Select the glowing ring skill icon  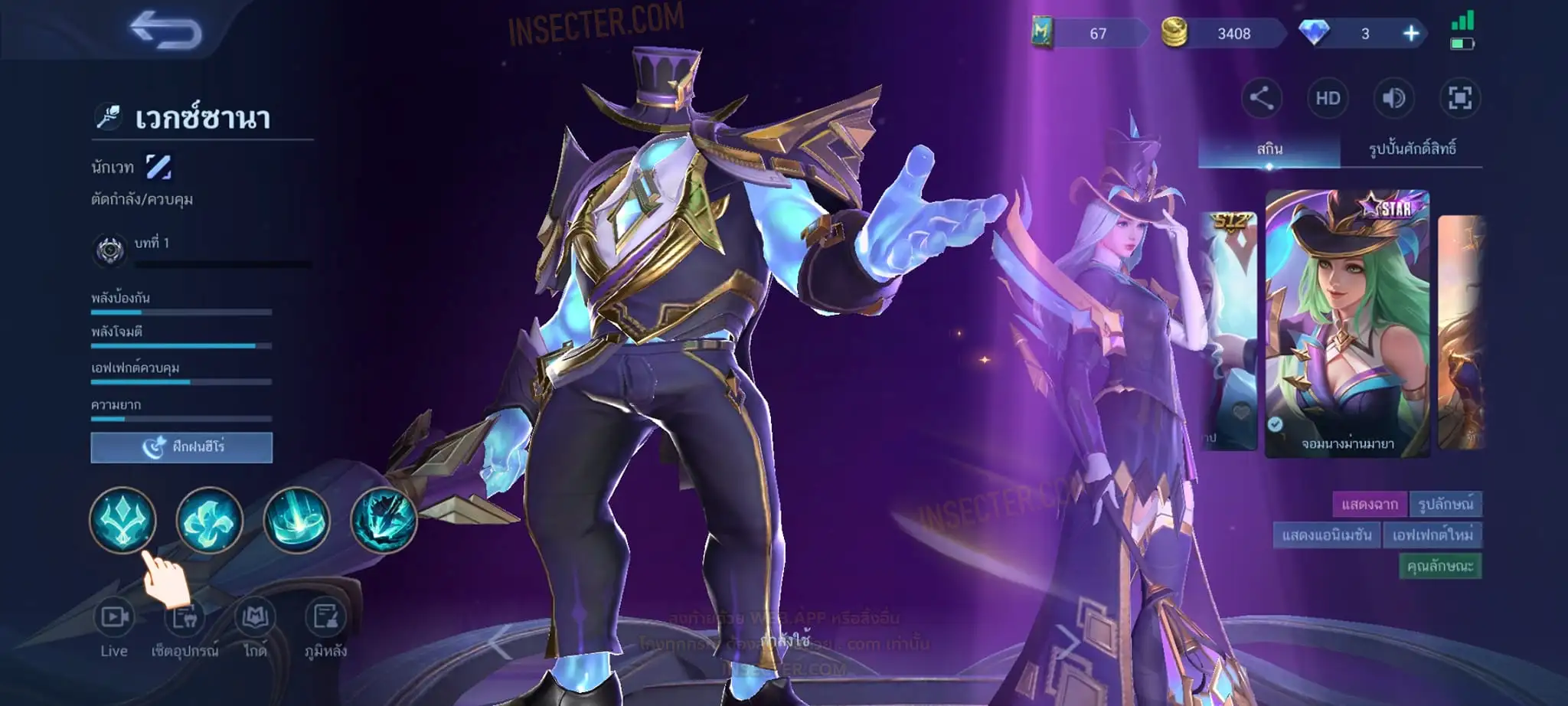296,521
